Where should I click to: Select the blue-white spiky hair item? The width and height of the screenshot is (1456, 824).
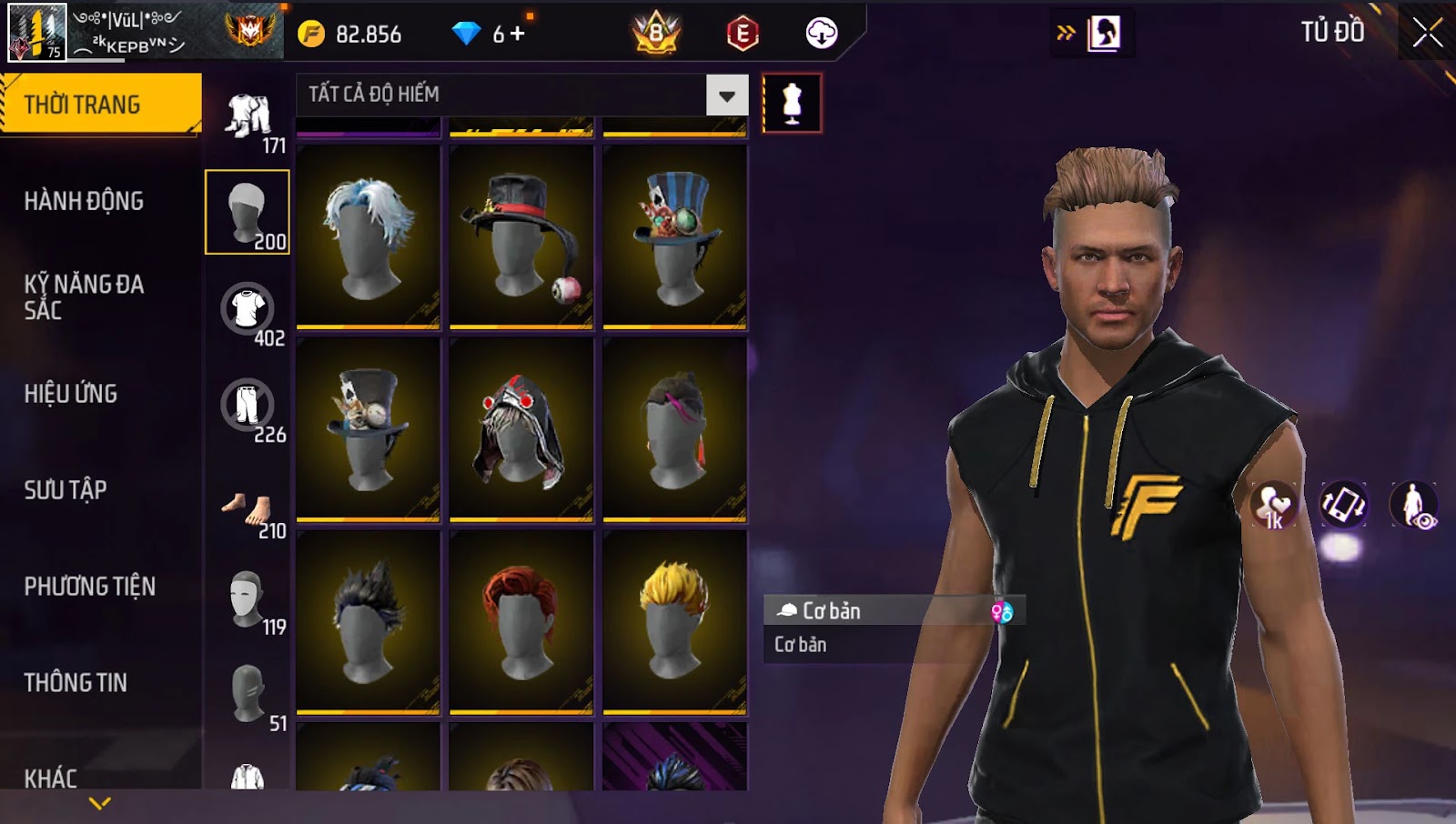368,236
